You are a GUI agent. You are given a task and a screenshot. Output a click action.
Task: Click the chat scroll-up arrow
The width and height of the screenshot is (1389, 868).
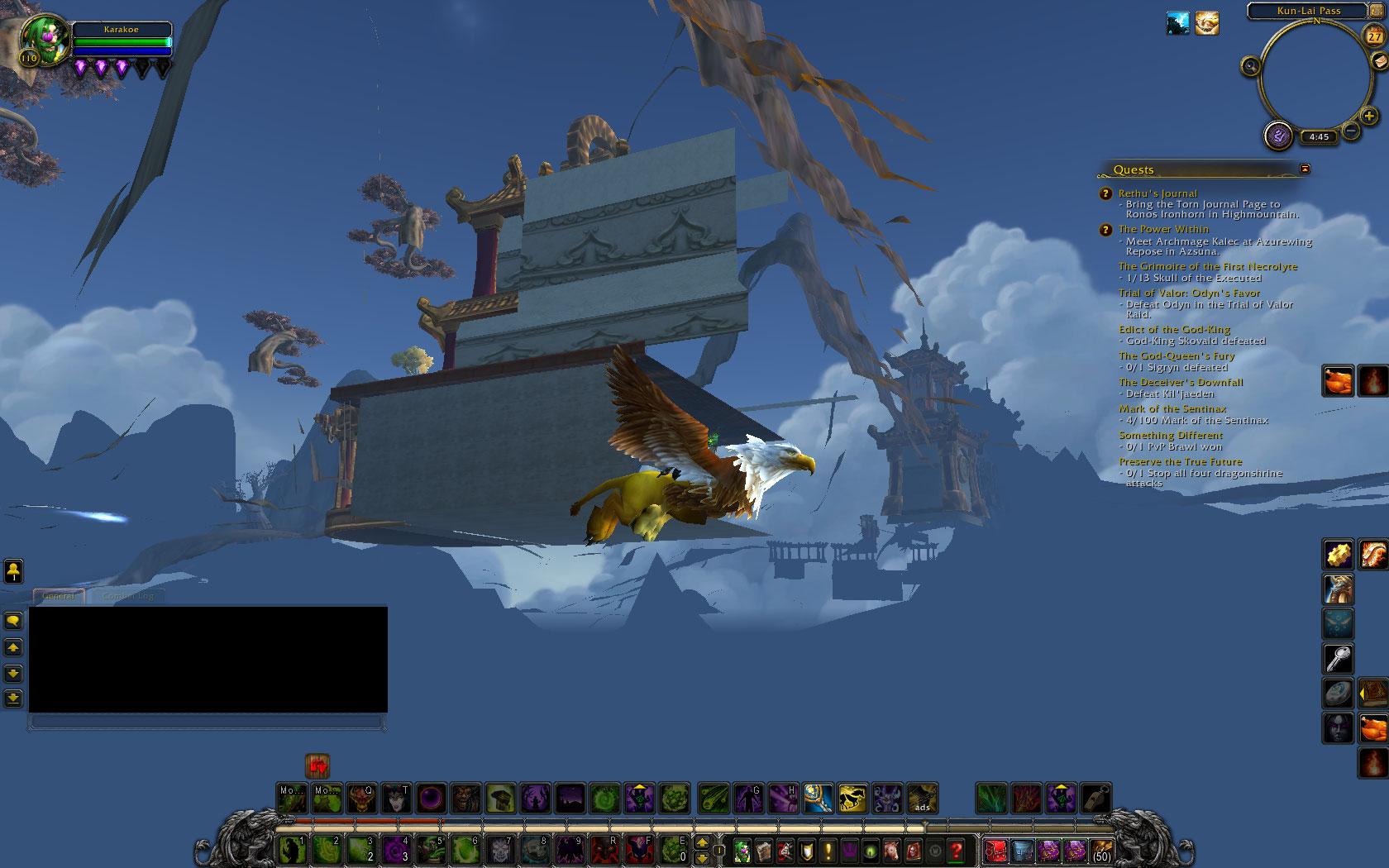(14, 648)
